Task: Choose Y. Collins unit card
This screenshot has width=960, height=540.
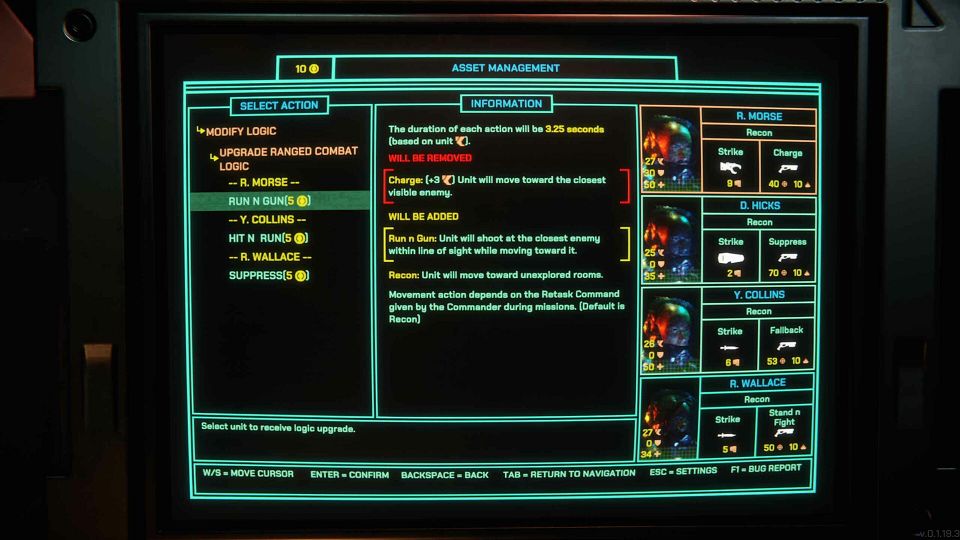Action: tap(759, 294)
